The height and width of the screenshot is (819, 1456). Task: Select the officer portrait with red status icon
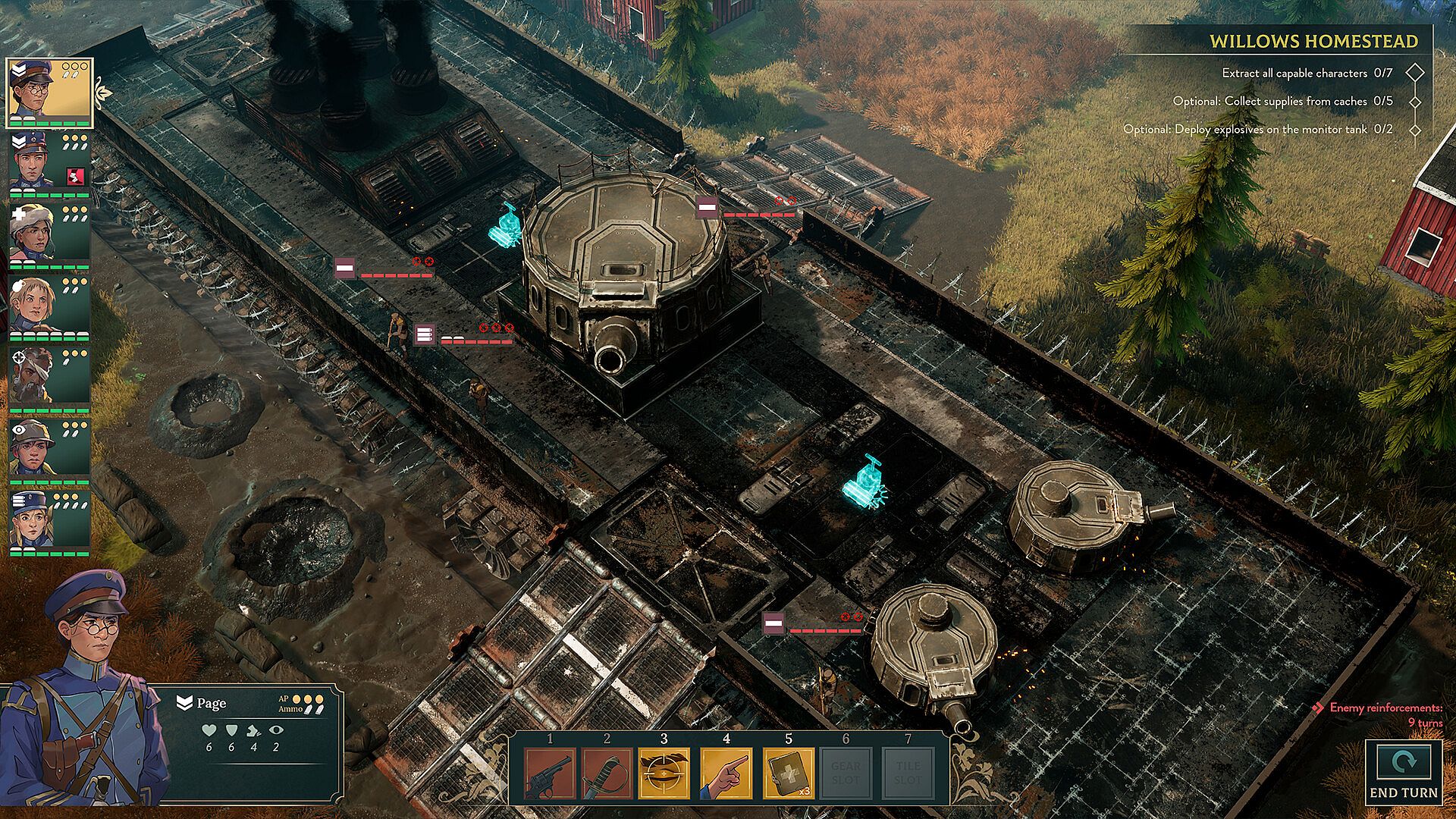(49, 163)
